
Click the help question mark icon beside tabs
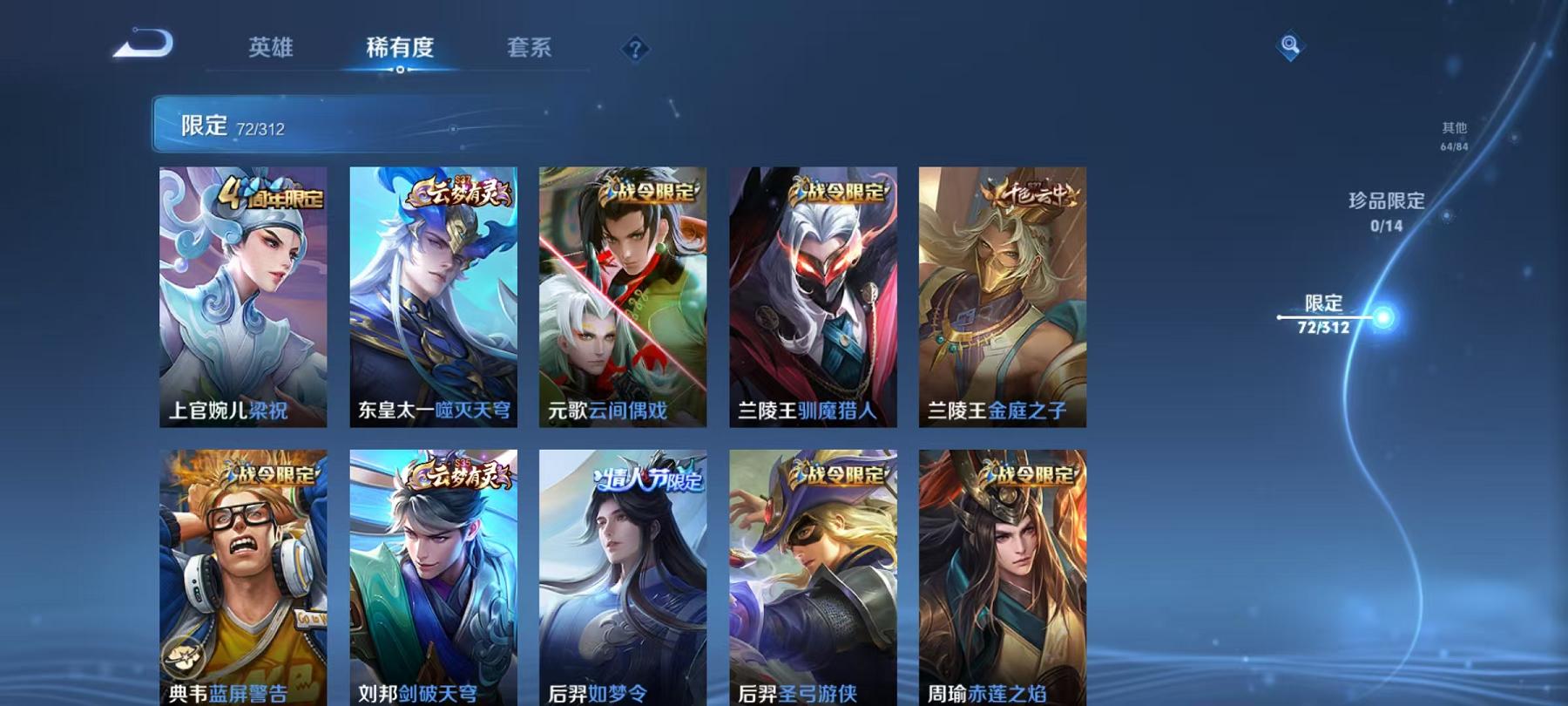click(x=637, y=50)
